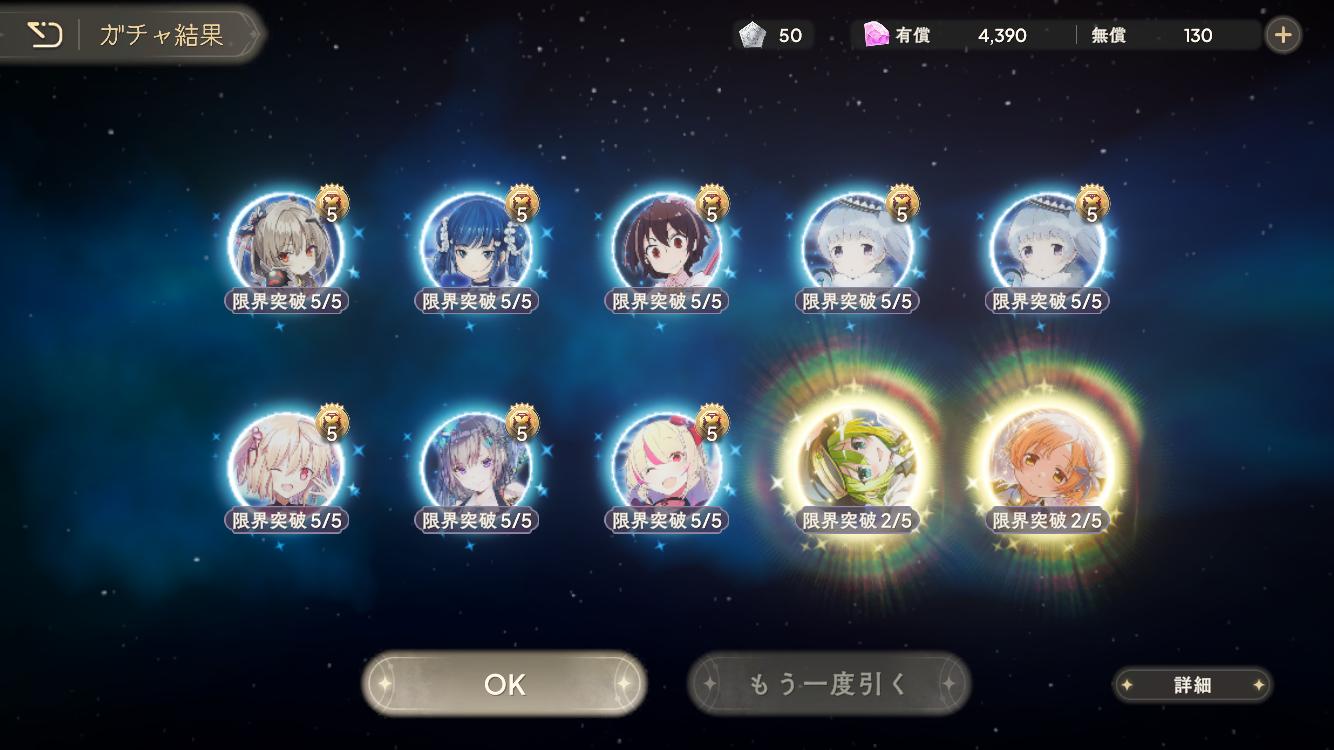Image resolution: width=1334 pixels, height=750 pixels.
Task: Add gems with the plus button
Action: click(1283, 35)
